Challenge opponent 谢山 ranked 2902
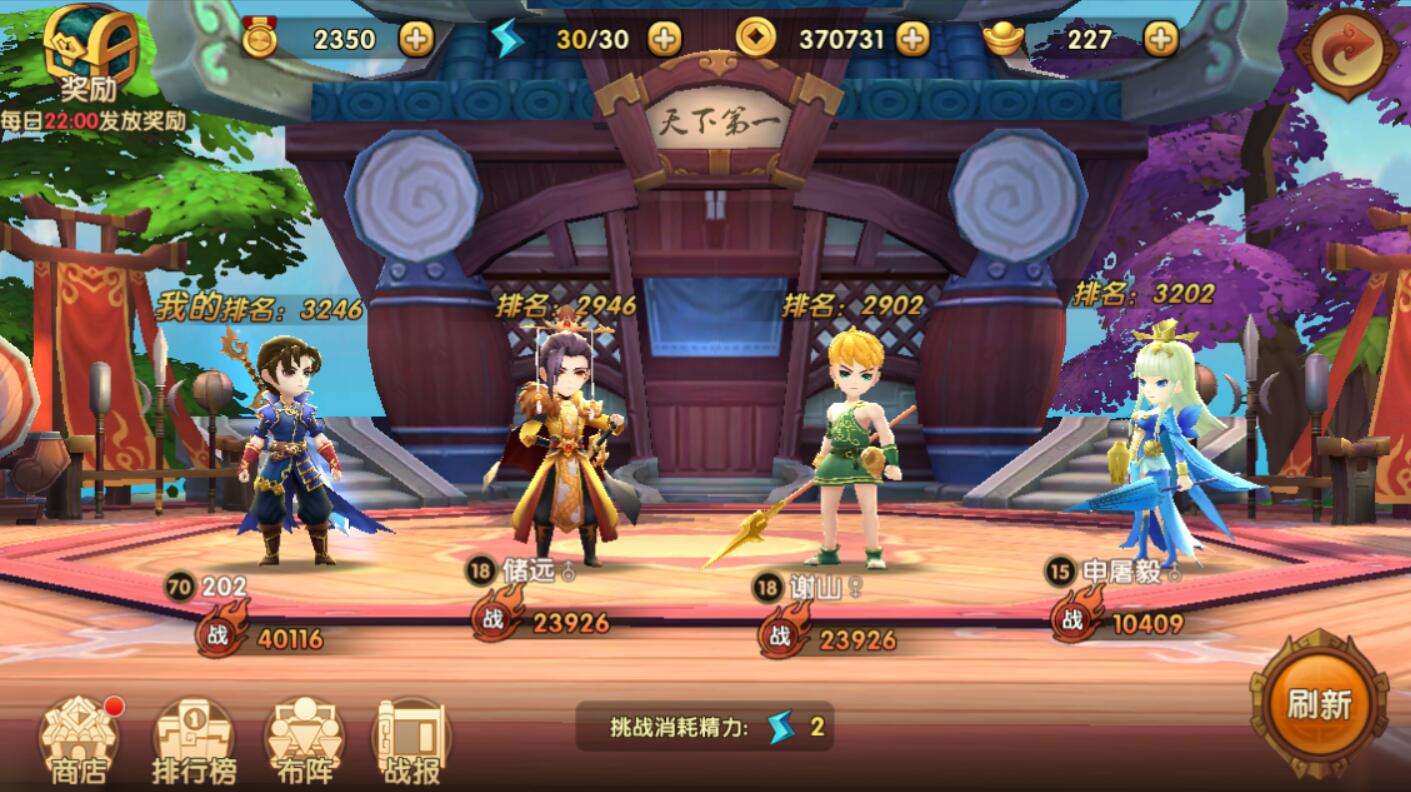1411x792 pixels. pos(858,450)
